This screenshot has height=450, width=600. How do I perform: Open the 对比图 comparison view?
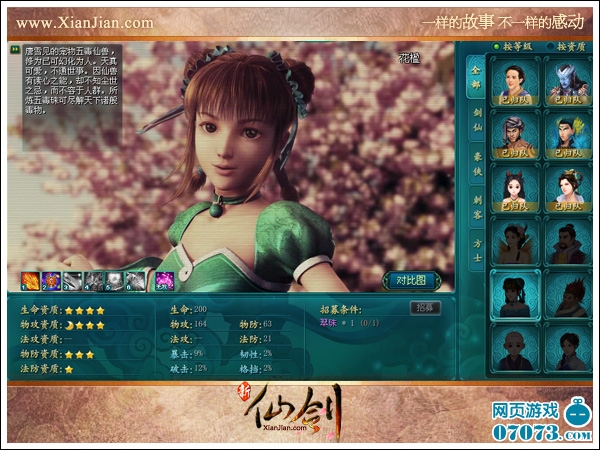tap(410, 279)
